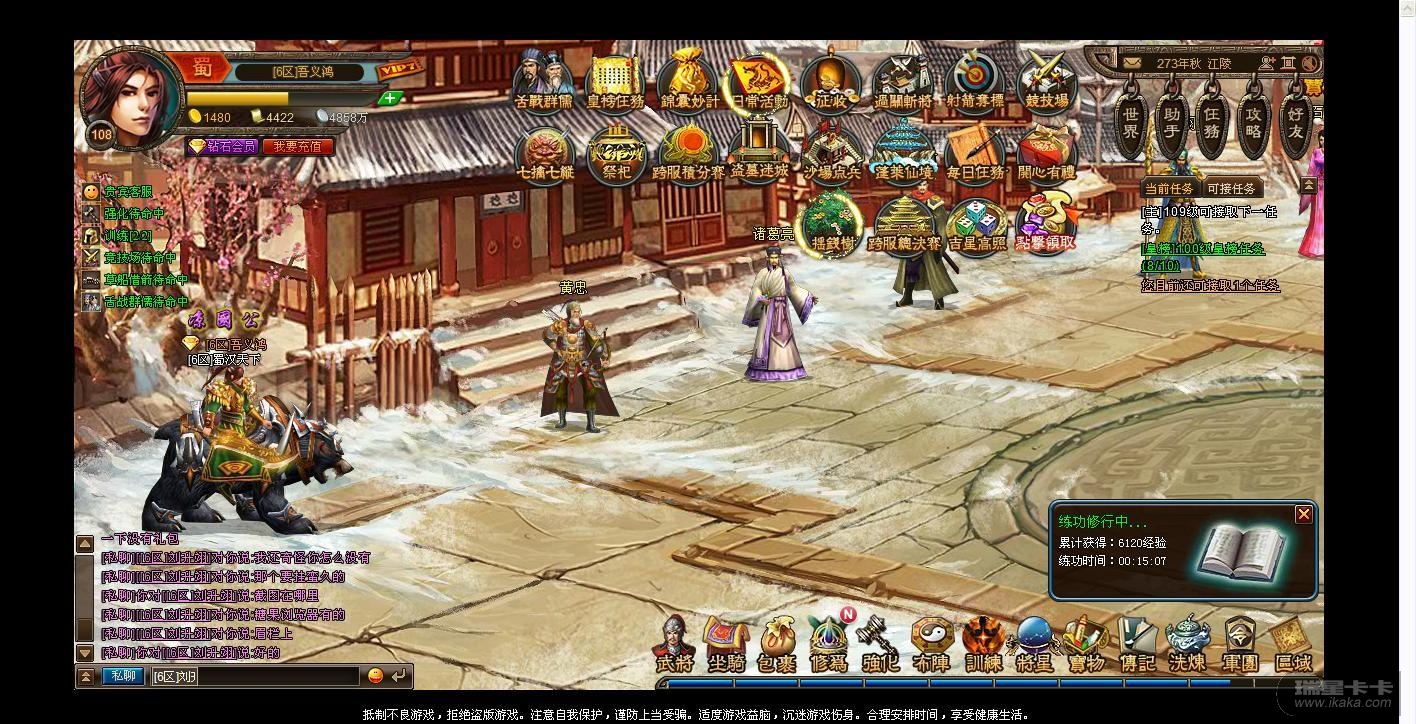Open the 坐騎 mount saddle icon

pos(725,644)
